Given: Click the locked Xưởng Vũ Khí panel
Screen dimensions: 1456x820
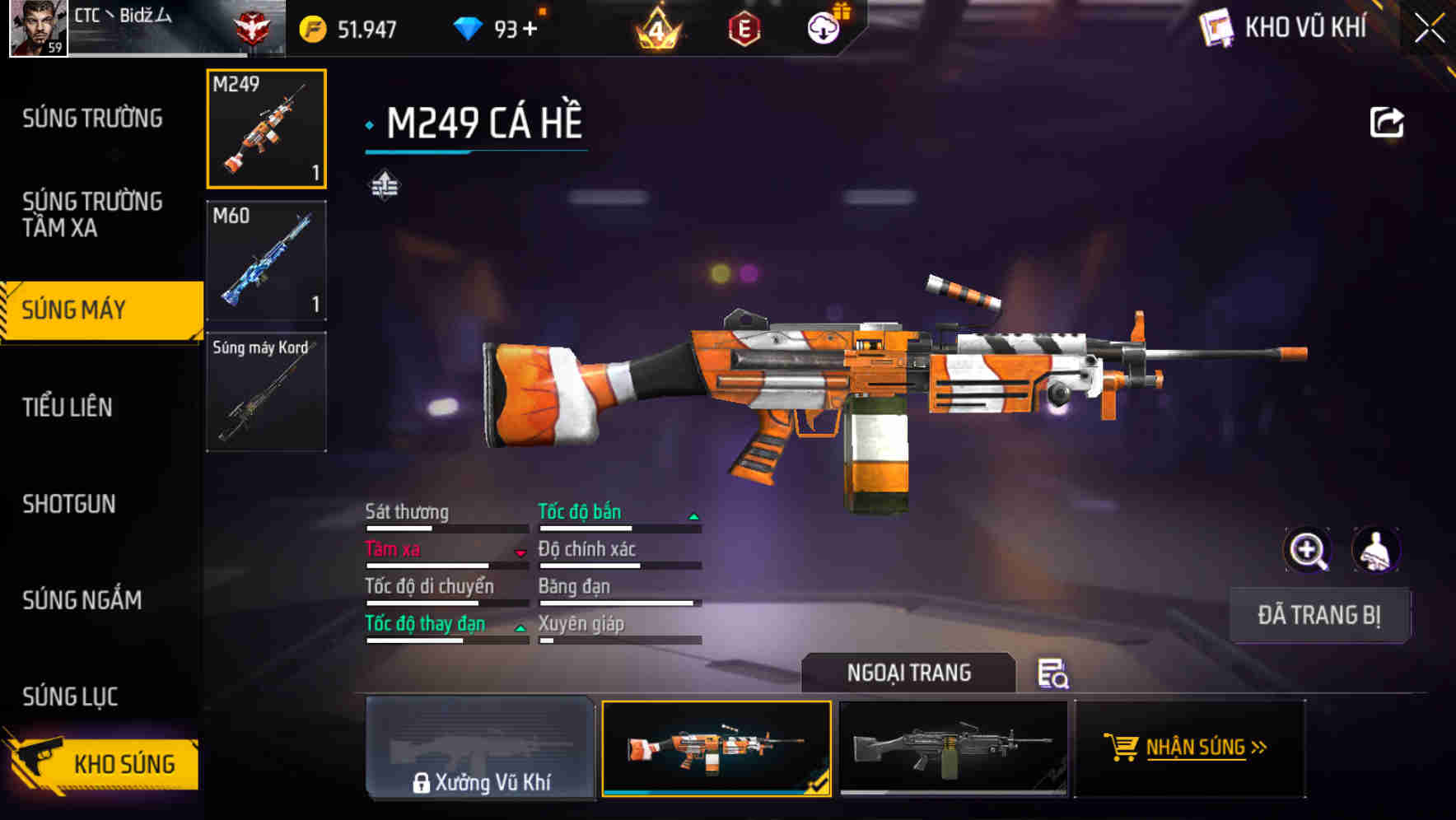Looking at the screenshot, I should 481,748.
